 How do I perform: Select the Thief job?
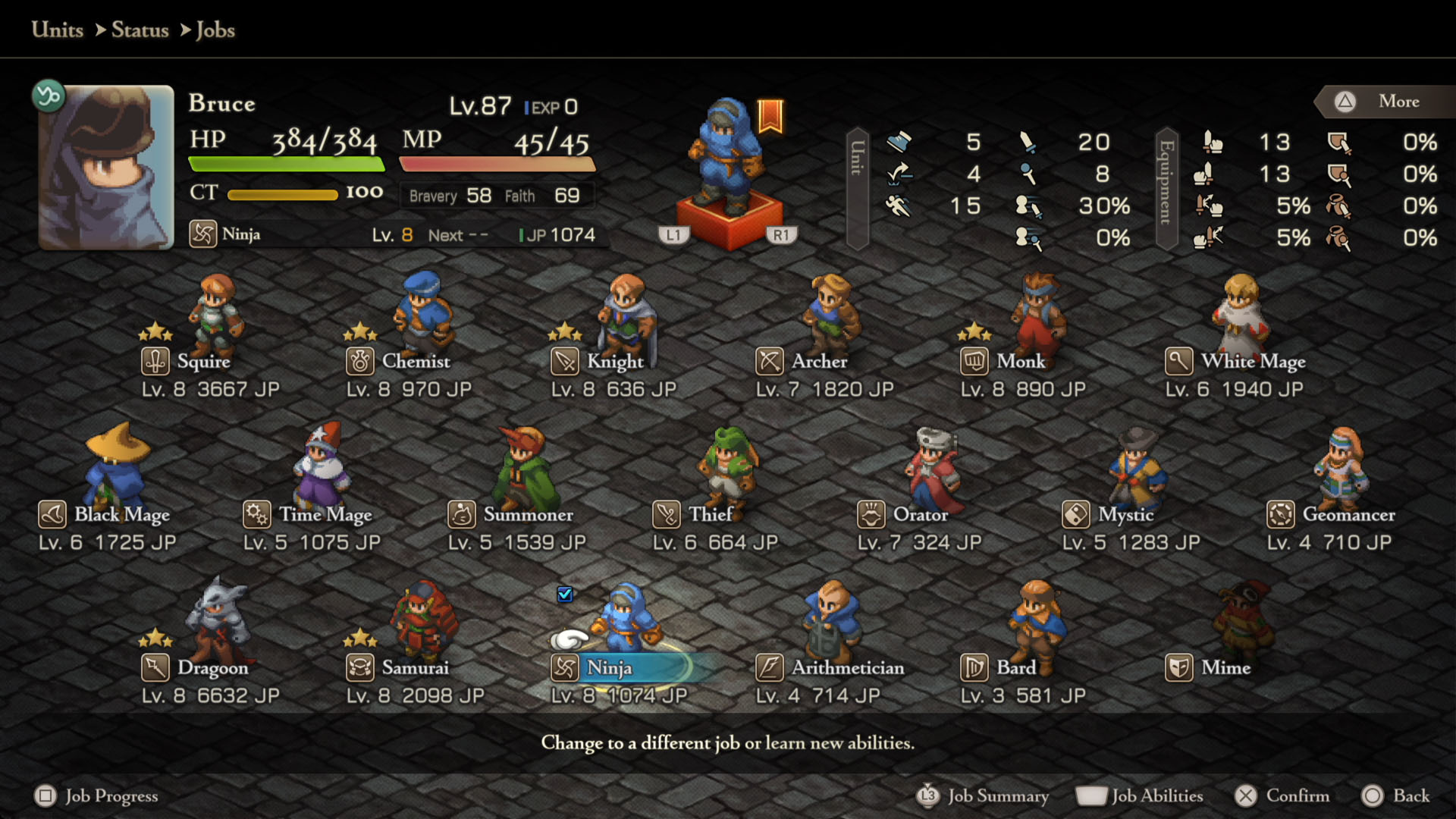pos(711,515)
